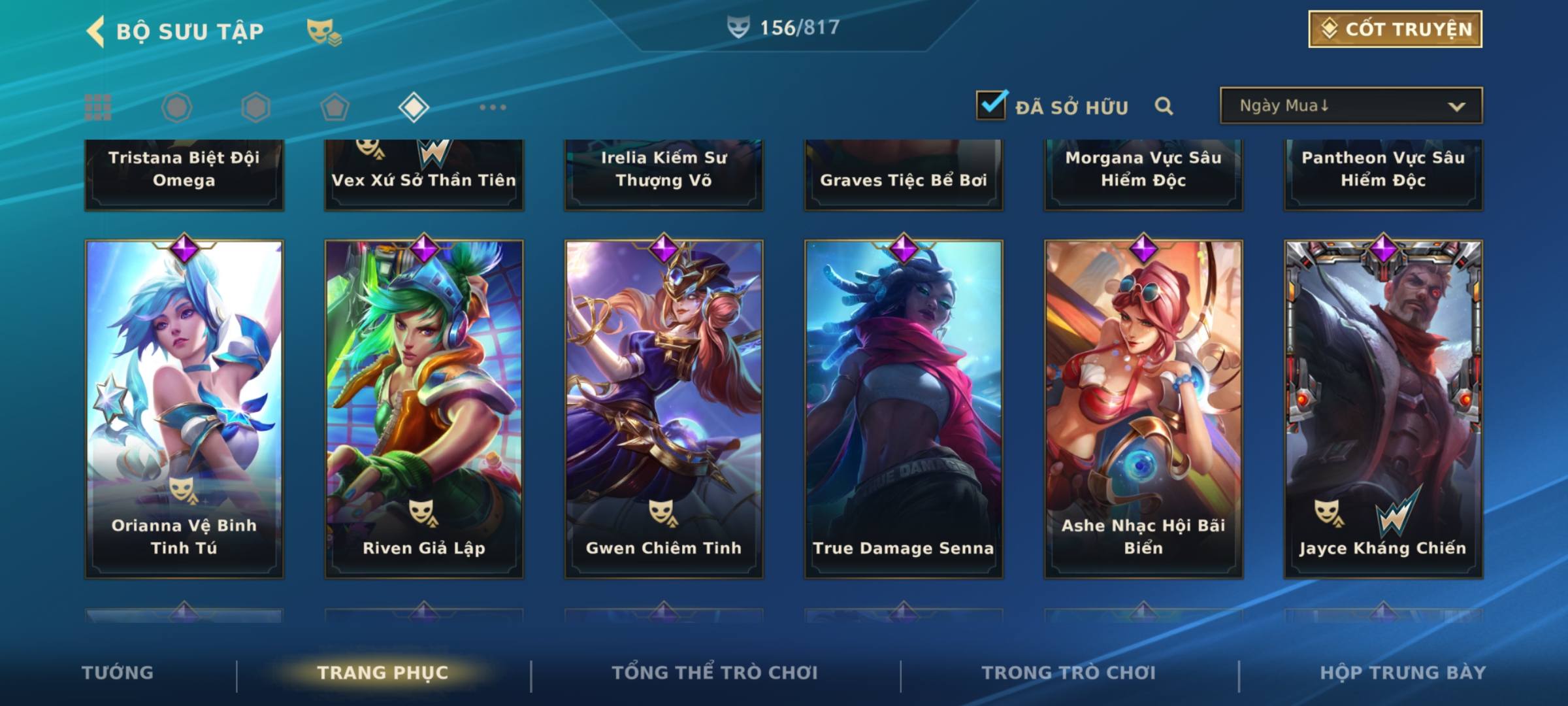
Task: Go back from Bộ Sưu Tập
Action: (x=97, y=31)
